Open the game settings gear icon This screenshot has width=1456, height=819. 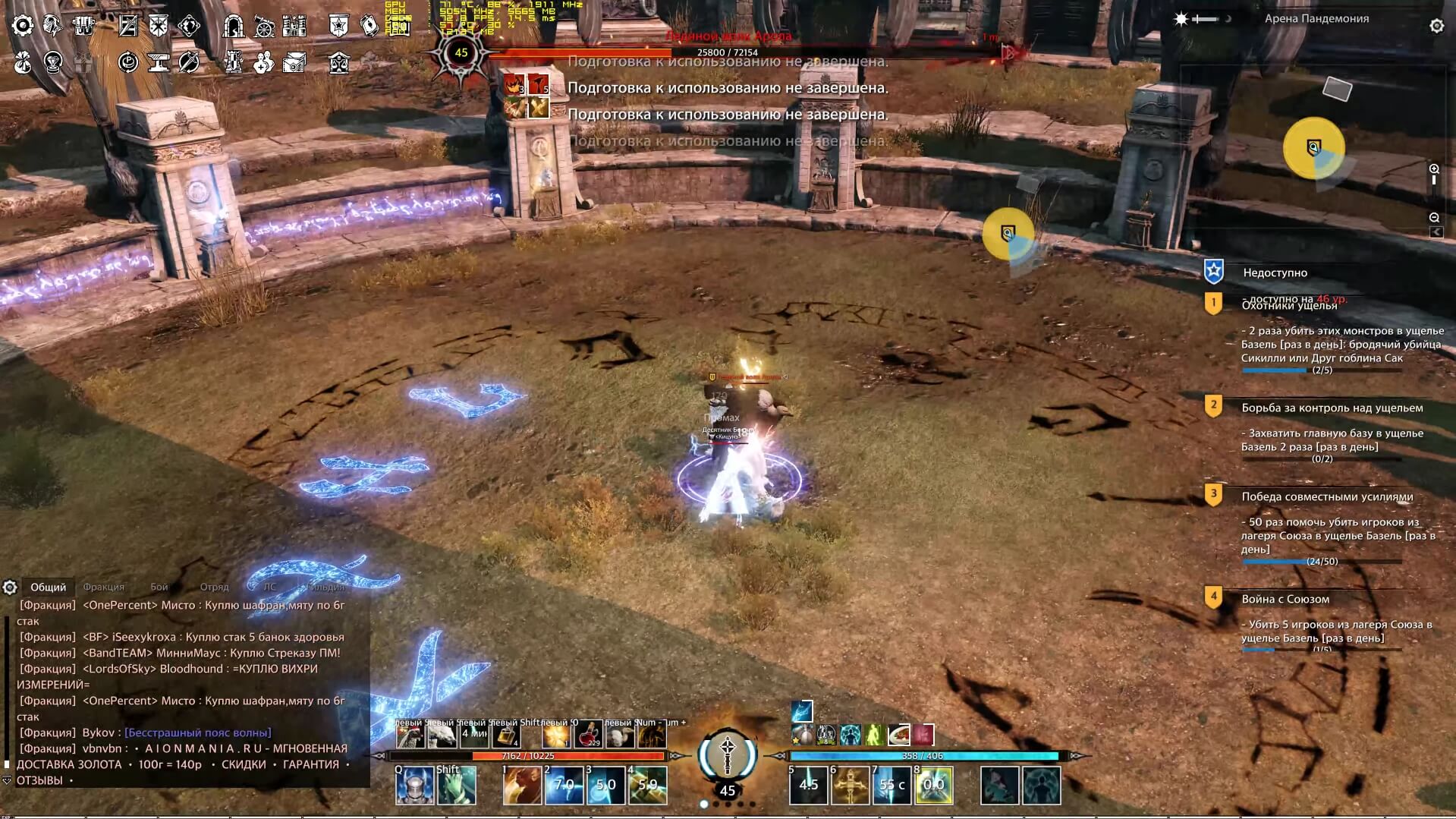coord(23,24)
